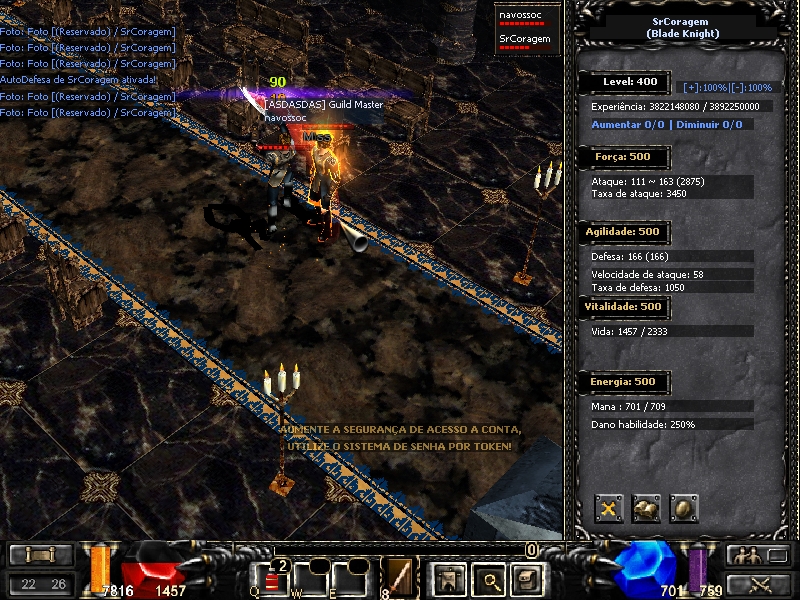The image size is (800, 600).
Task: Open the chest-face button in the bottom bar
Action: click(x=527, y=578)
